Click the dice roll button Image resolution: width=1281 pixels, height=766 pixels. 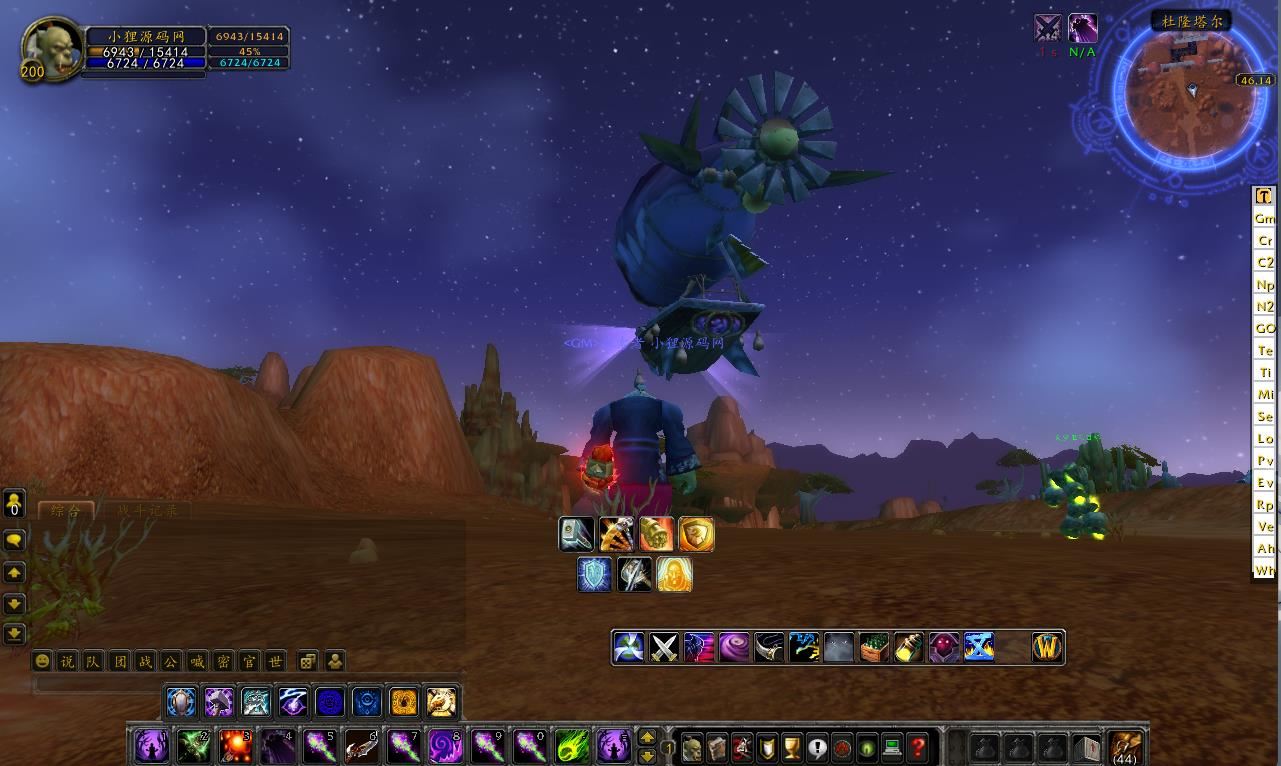point(308,661)
